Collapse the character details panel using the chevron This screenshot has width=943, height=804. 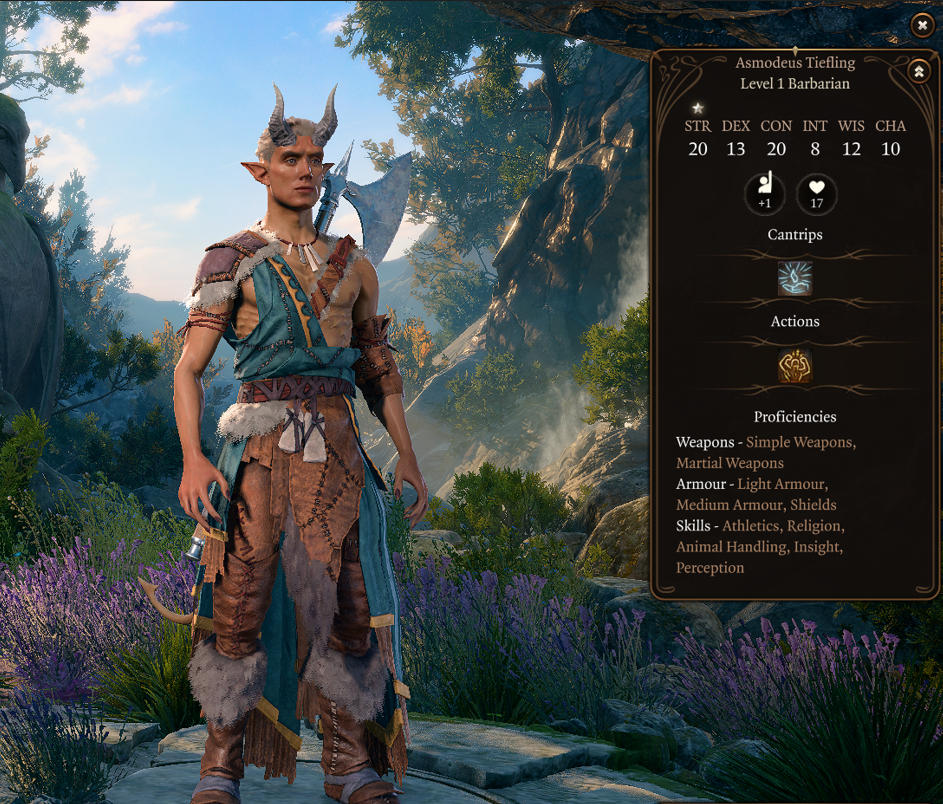point(919,71)
